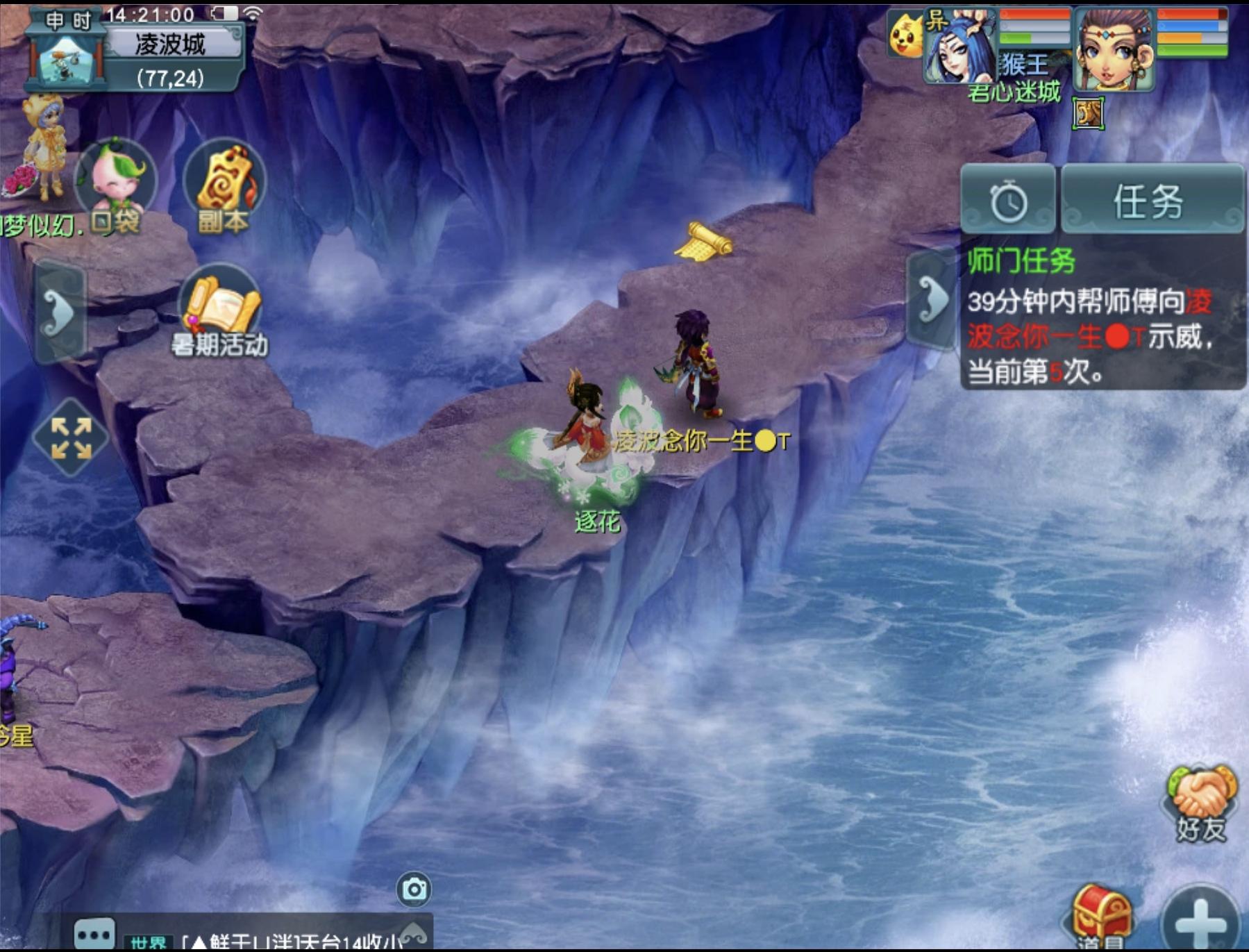1249x952 pixels.
Task: Expand the left side arrow panel
Action: pos(60,312)
